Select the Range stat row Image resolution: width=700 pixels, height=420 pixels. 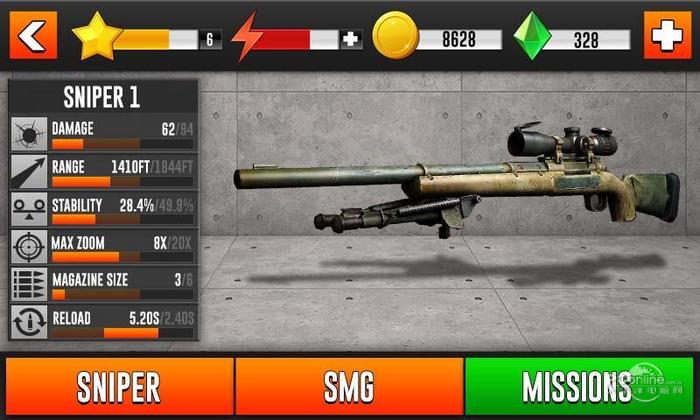(x=104, y=172)
